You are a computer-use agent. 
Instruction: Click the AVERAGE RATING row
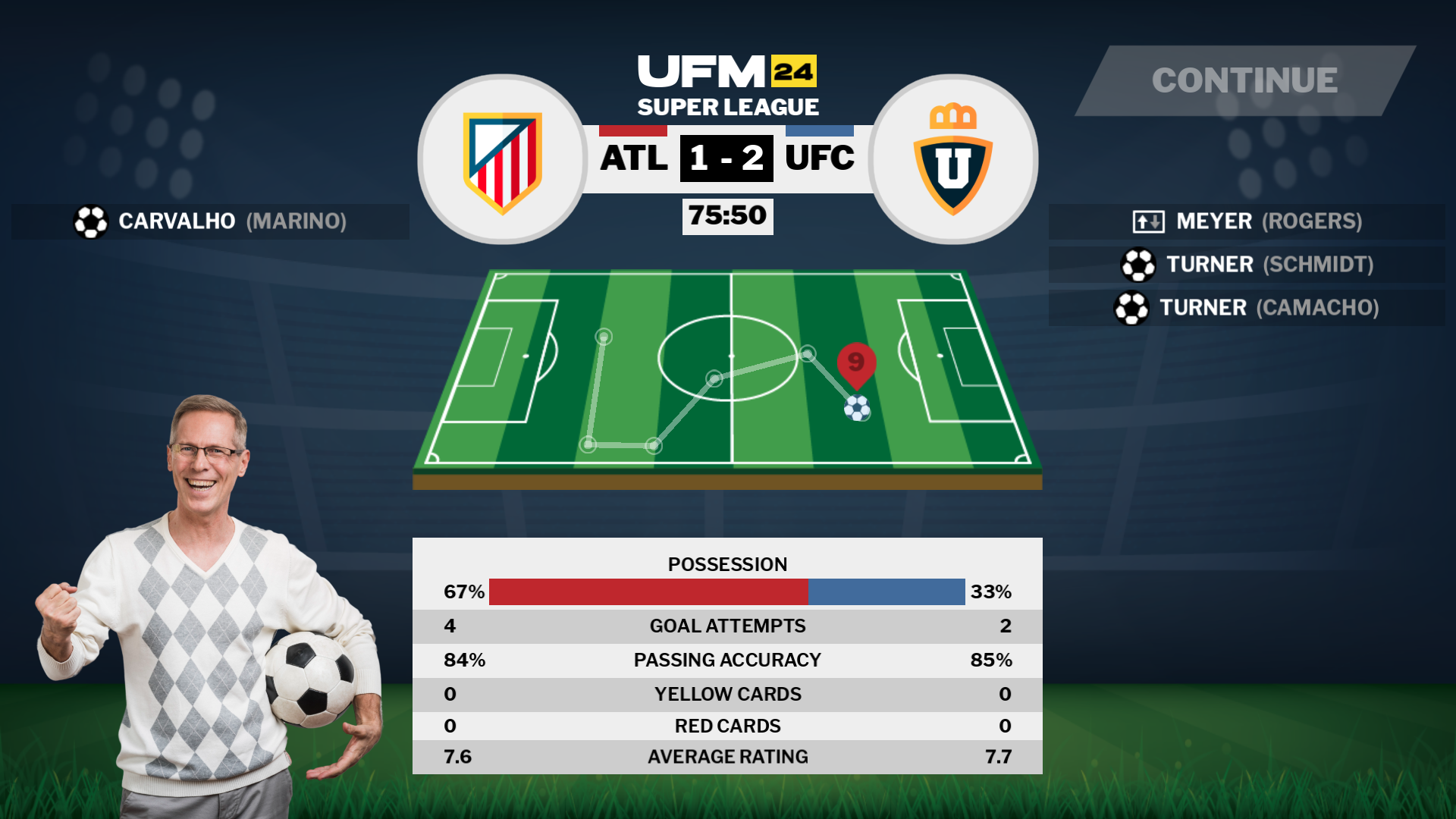click(726, 756)
